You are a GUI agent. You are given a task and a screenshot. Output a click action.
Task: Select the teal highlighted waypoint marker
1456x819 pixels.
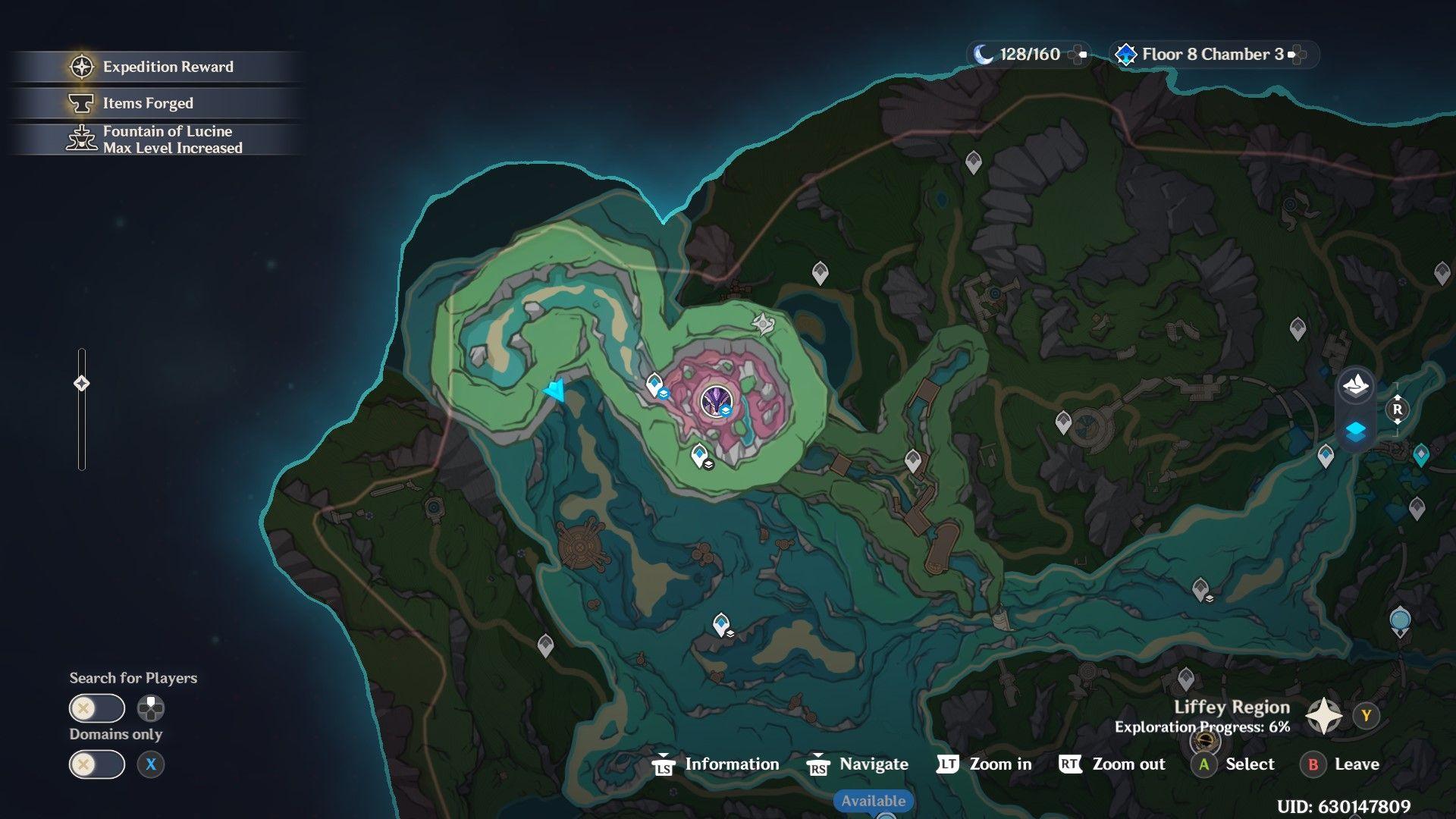coord(1420,455)
